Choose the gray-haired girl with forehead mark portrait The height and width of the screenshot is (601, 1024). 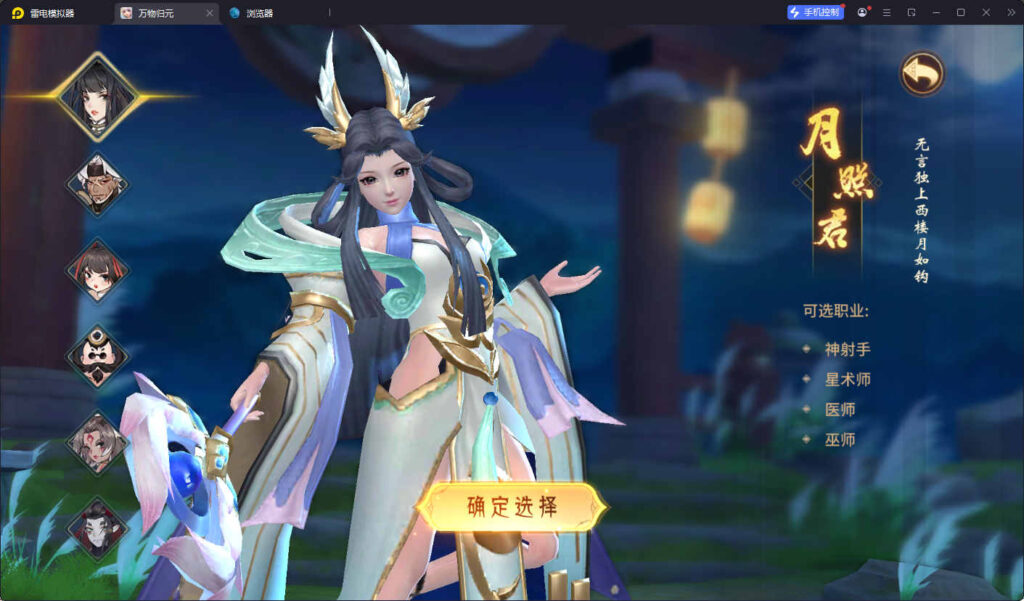coord(97,442)
